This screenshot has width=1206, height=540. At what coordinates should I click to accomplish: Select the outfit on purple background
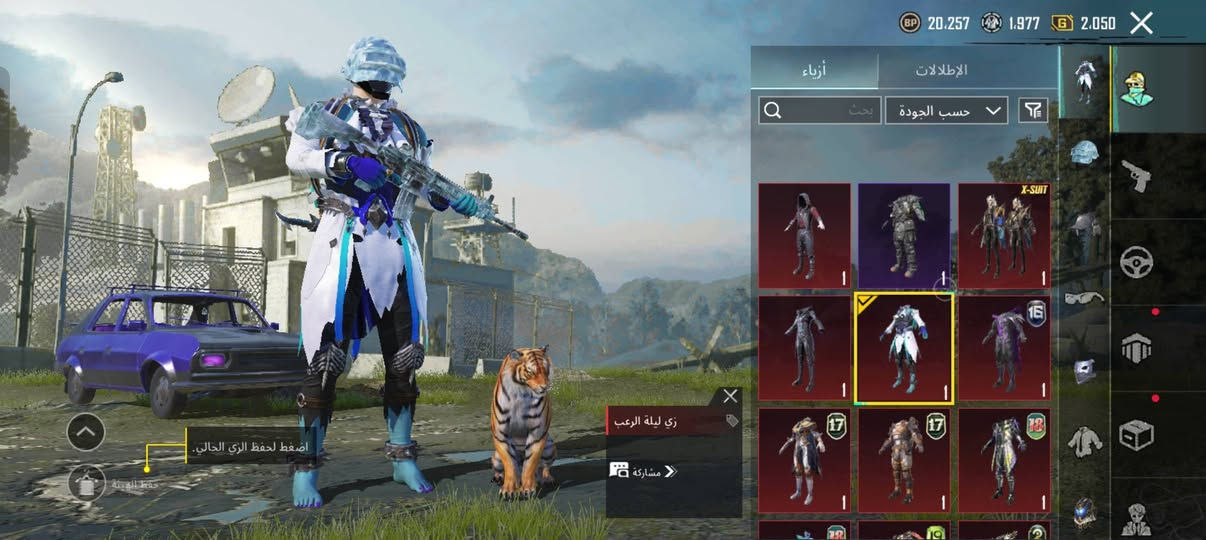point(904,235)
